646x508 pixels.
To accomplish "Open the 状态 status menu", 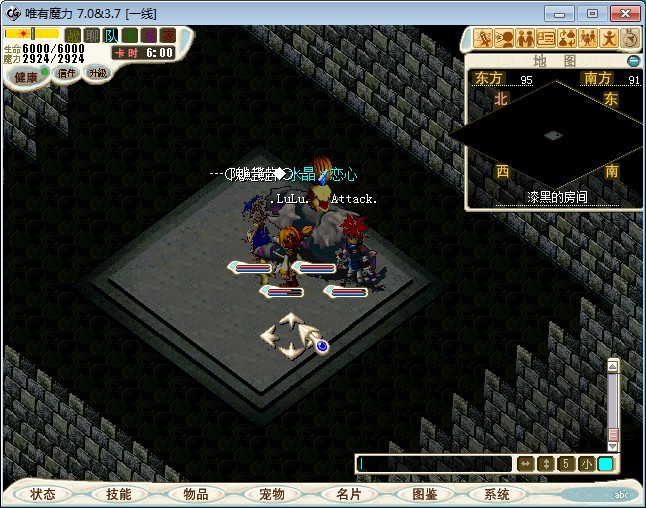I will click(x=43, y=494).
